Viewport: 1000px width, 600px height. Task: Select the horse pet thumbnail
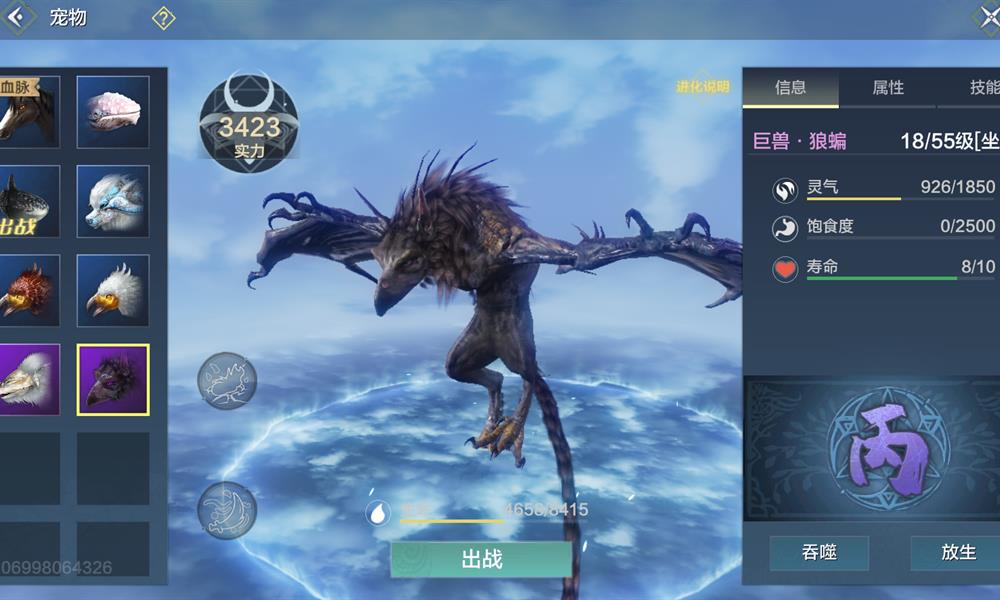coord(28,112)
